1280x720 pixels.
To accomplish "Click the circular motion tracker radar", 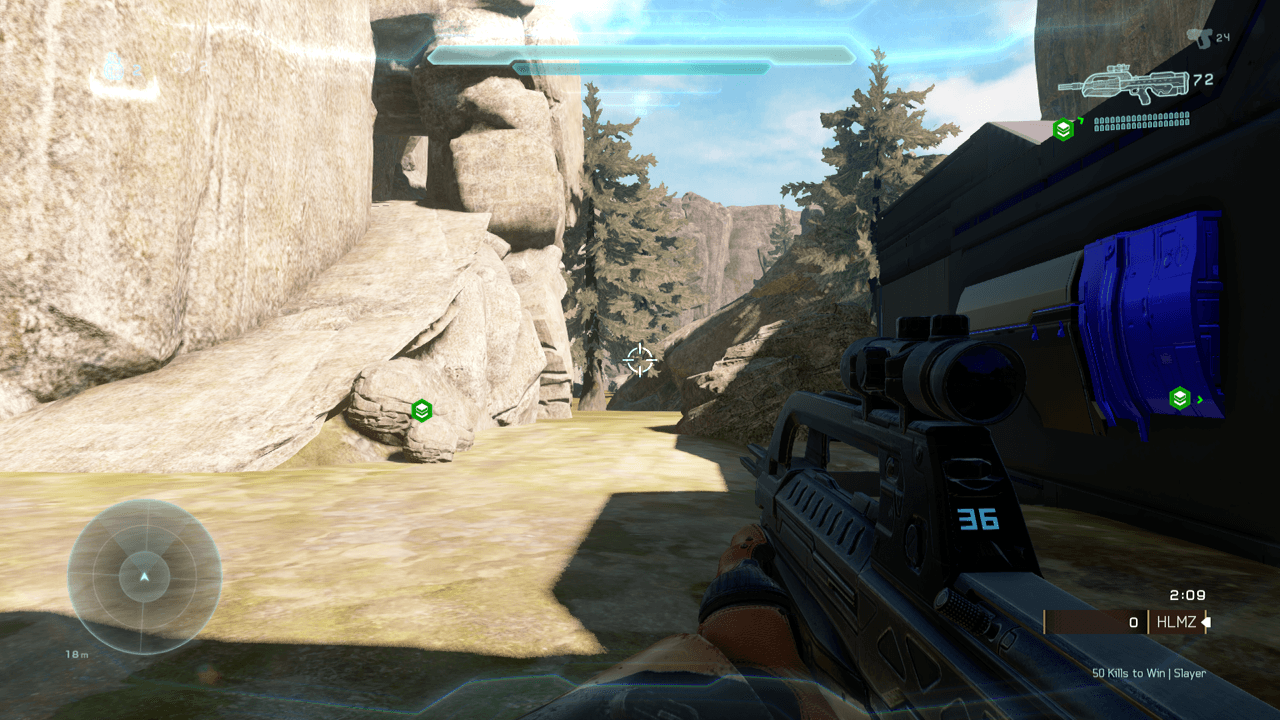I will tap(145, 577).
